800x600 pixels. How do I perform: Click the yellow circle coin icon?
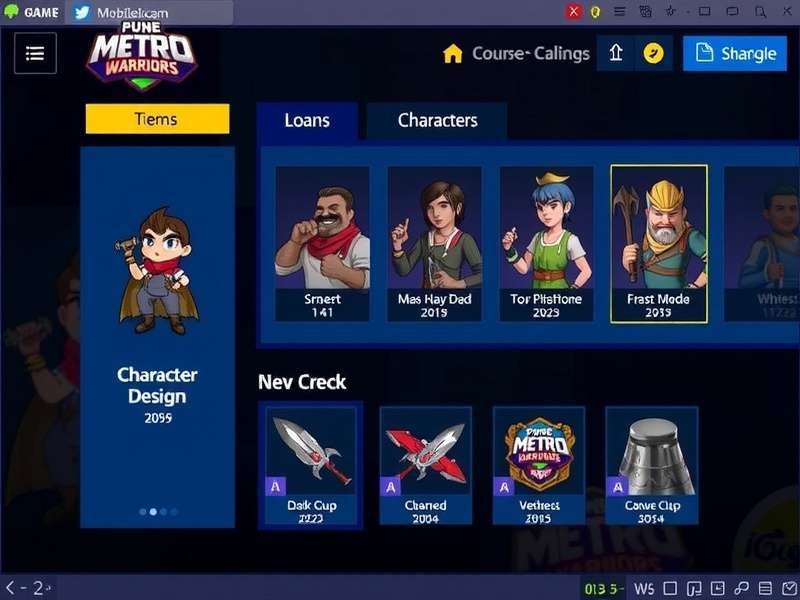click(x=653, y=54)
